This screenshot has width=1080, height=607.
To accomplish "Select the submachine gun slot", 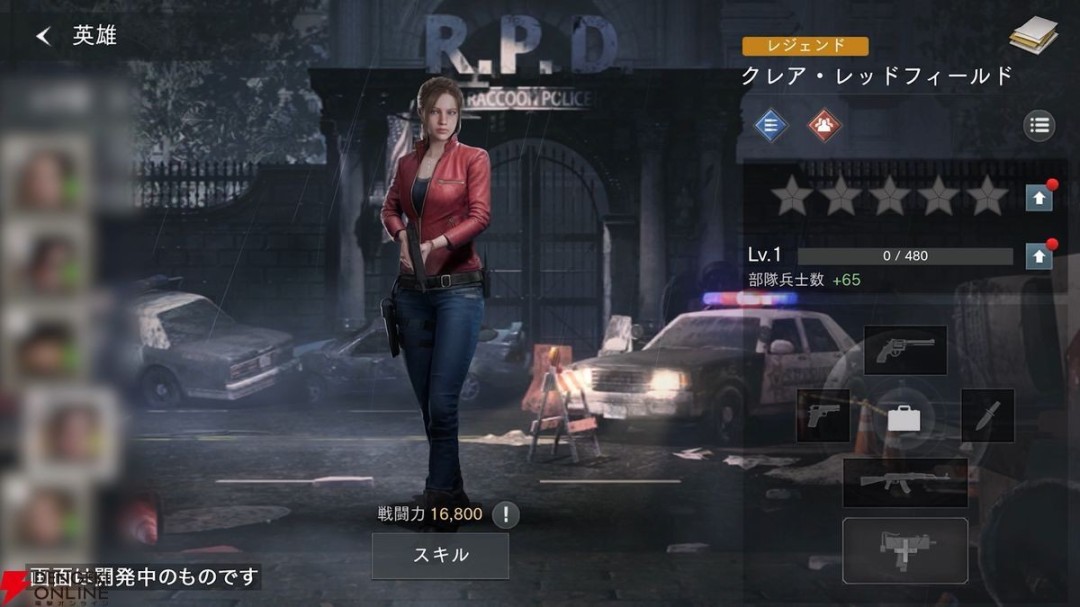I will pyautogui.click(x=905, y=550).
